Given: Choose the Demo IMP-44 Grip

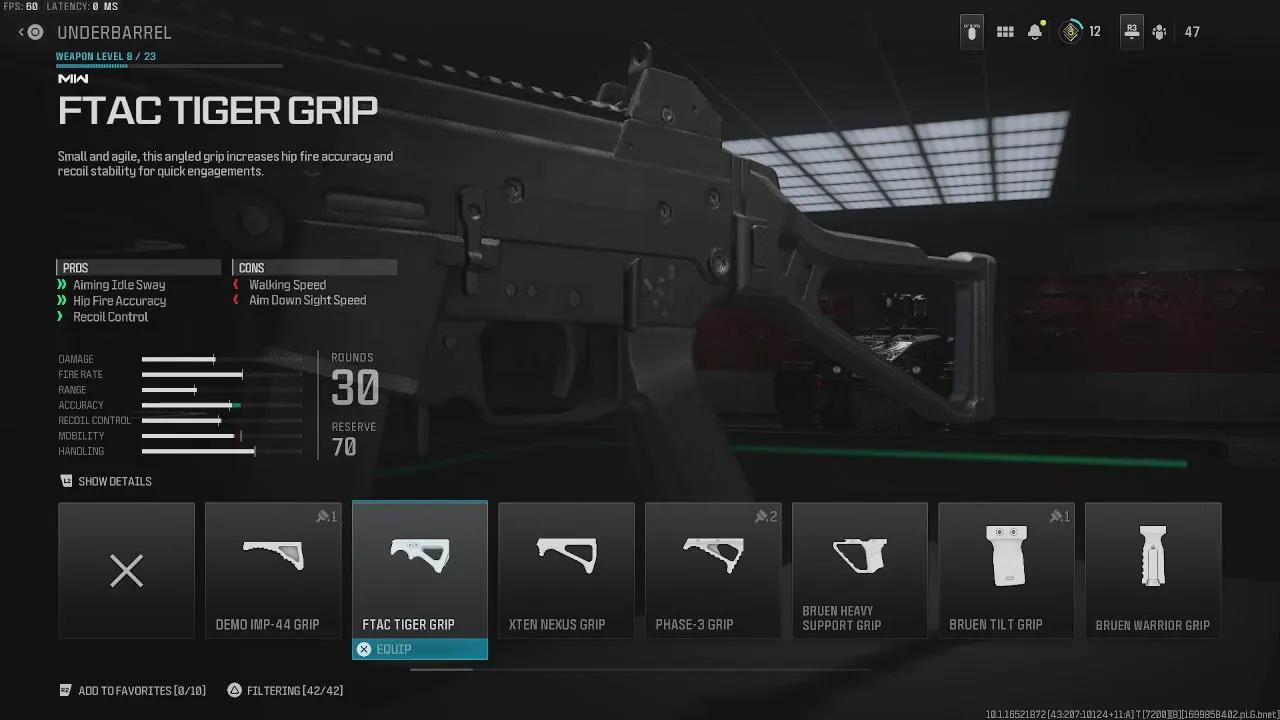Looking at the screenshot, I should point(273,571).
